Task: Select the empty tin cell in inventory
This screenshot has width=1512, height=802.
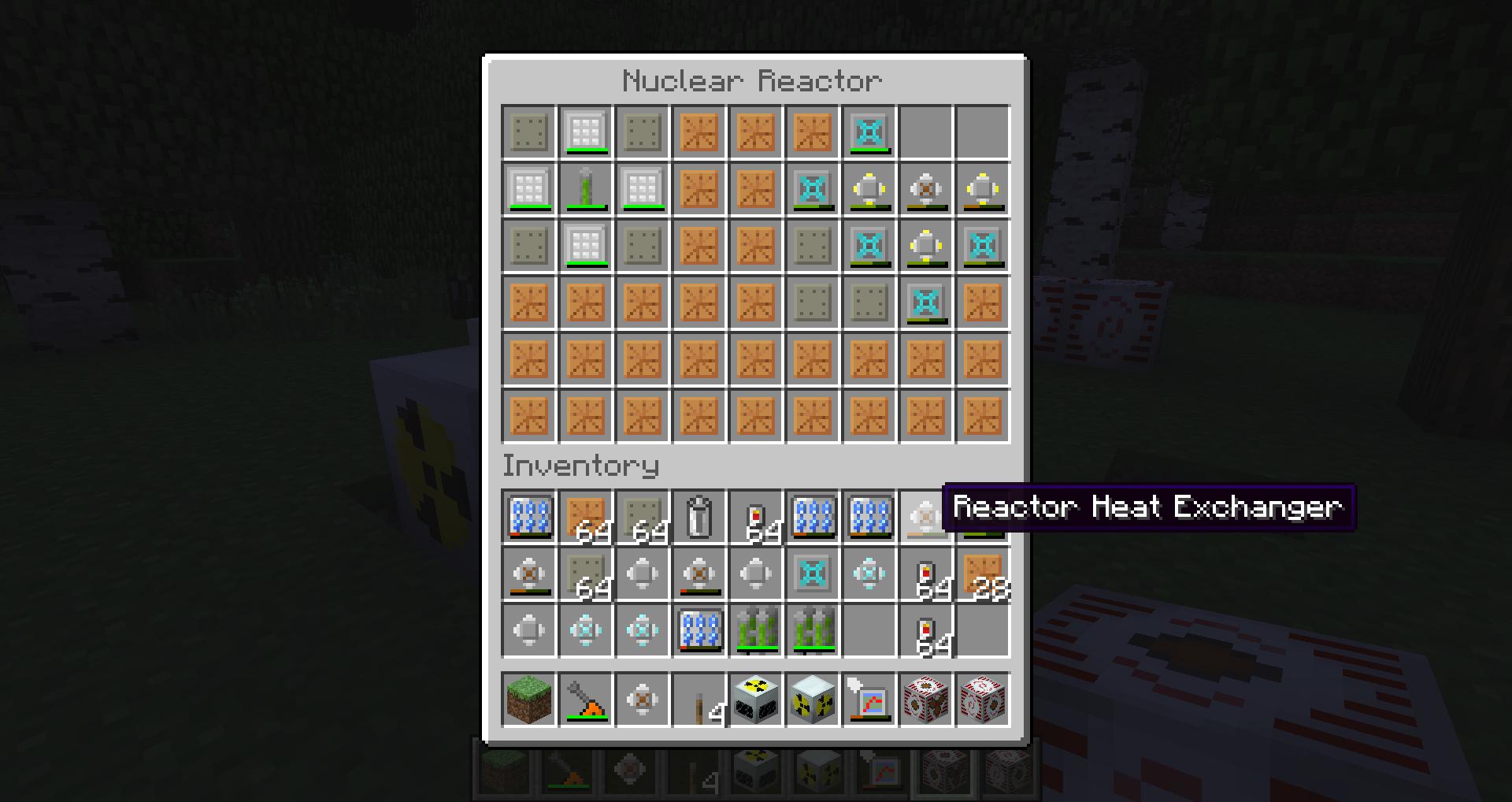Action: [699, 518]
